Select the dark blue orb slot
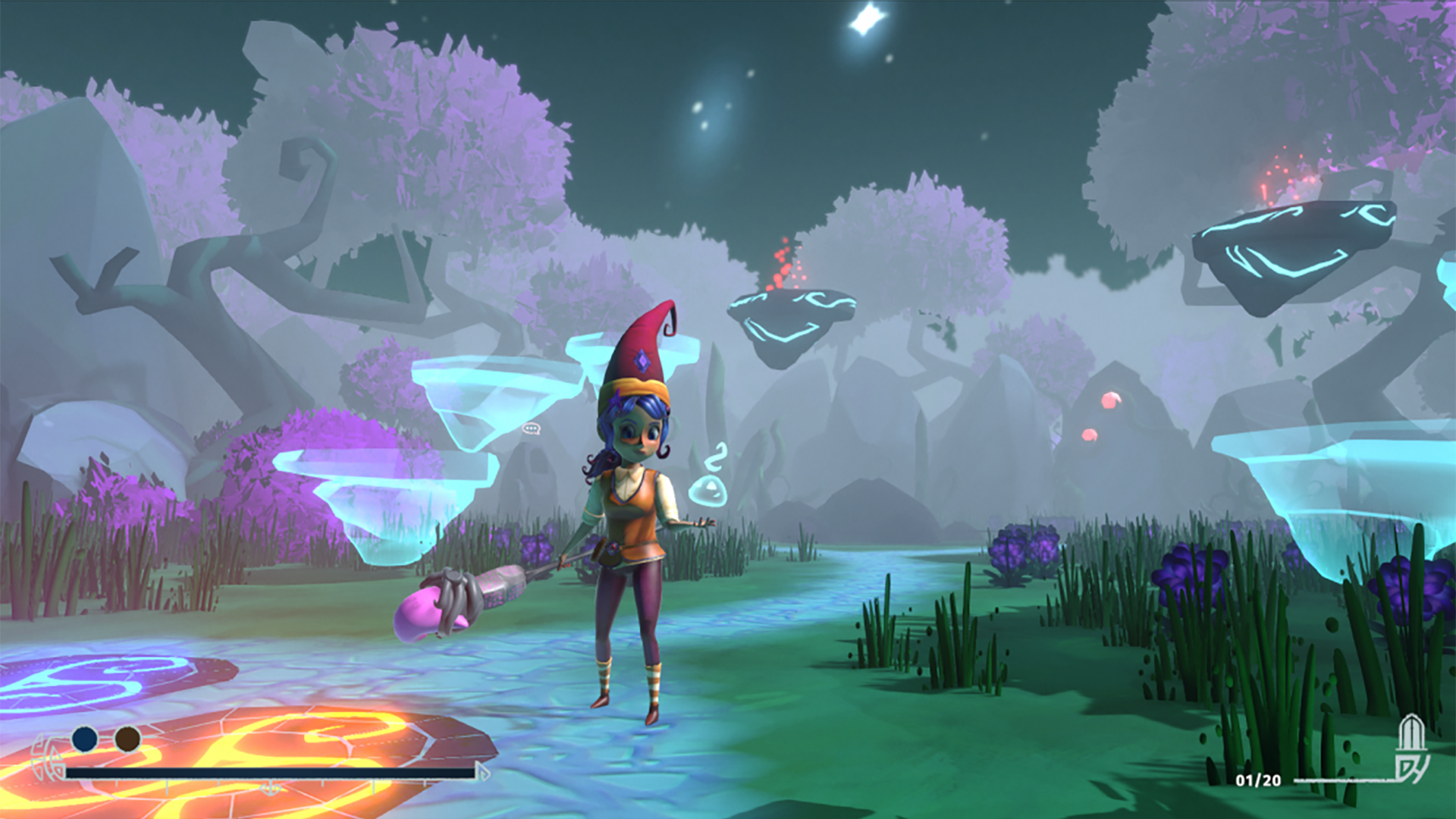1456x819 pixels. (x=85, y=739)
